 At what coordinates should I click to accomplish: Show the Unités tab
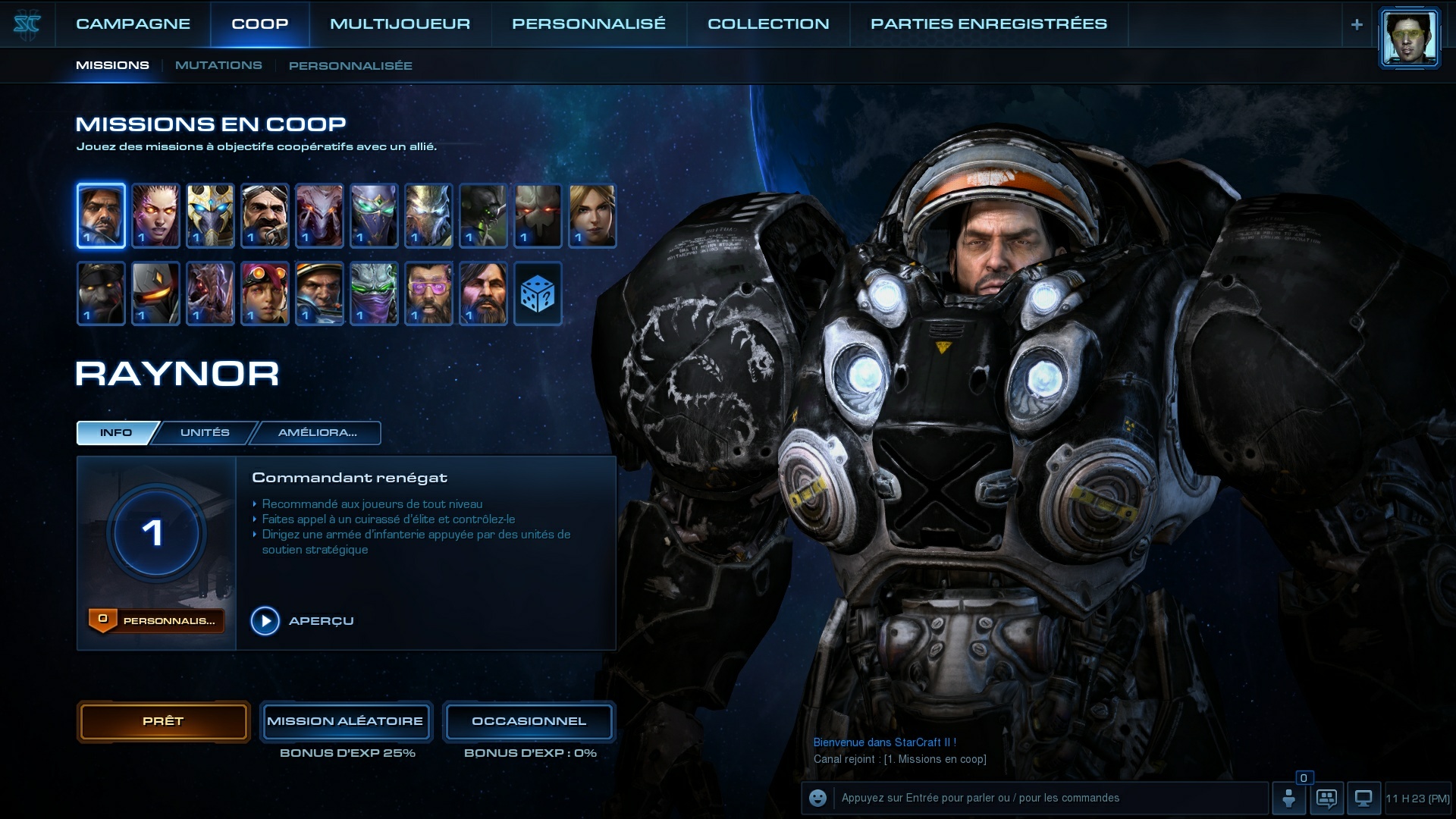tap(205, 432)
